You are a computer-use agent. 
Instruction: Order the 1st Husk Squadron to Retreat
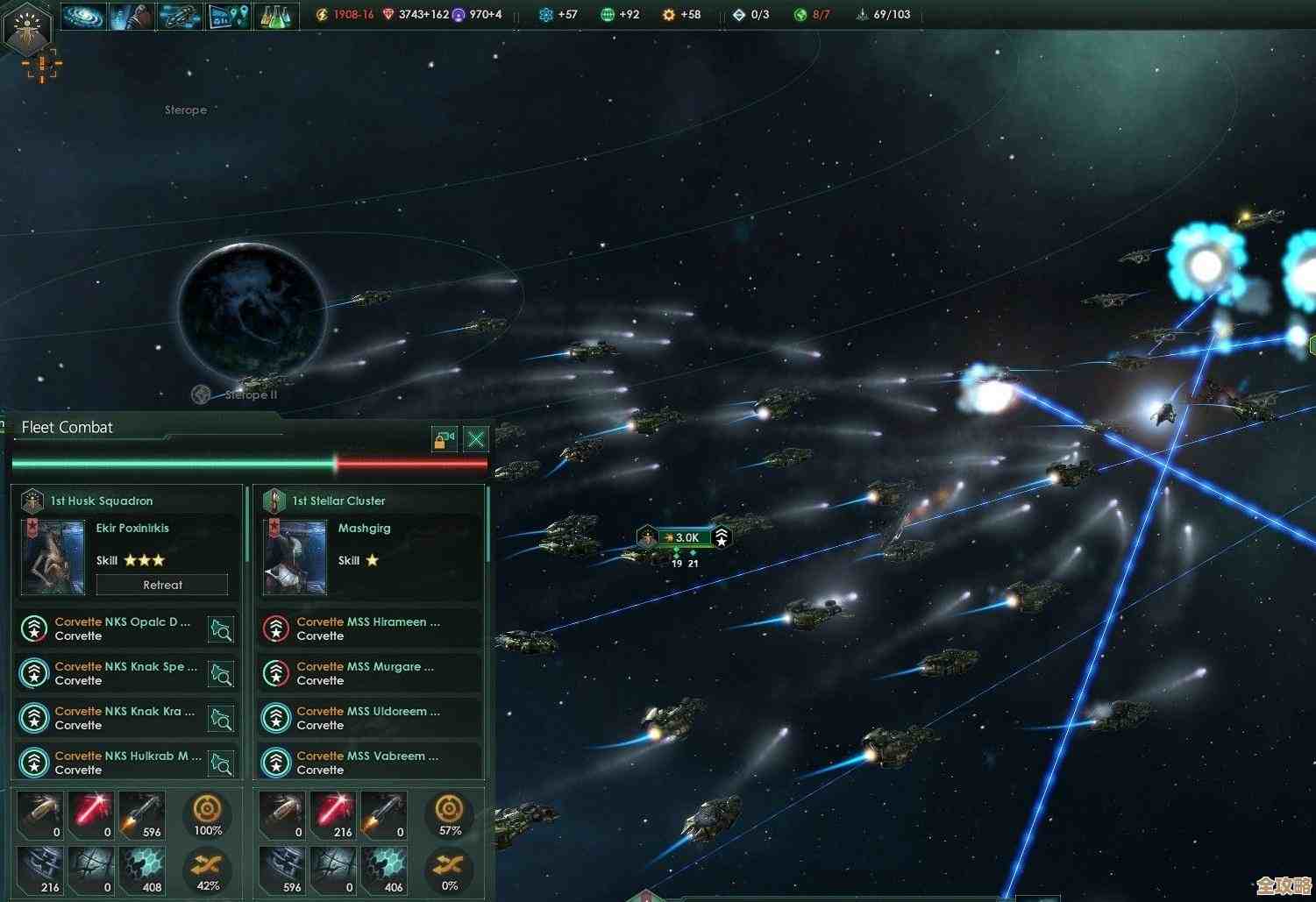[162, 585]
